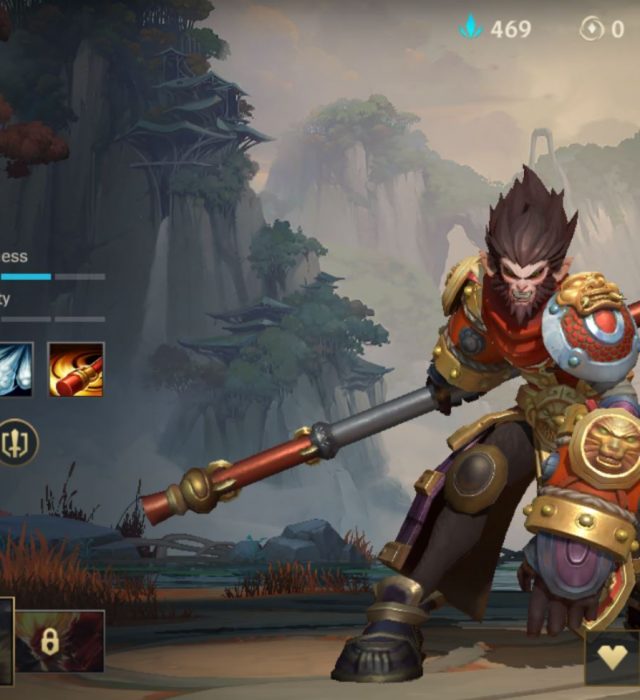The width and height of the screenshot is (640, 700).
Task: Favorite champion with the heart button
Action: [x=613, y=657]
